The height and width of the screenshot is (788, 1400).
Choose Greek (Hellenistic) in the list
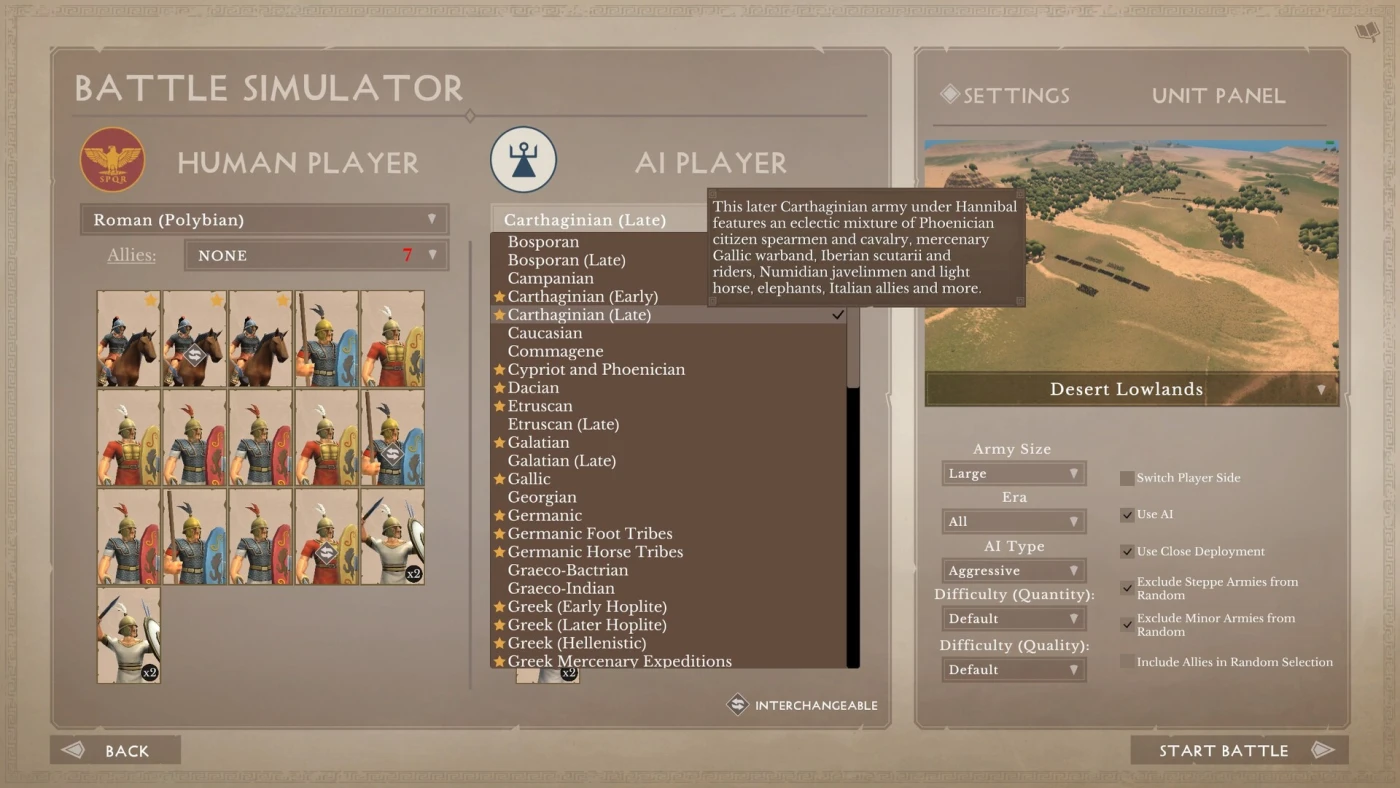pos(576,643)
